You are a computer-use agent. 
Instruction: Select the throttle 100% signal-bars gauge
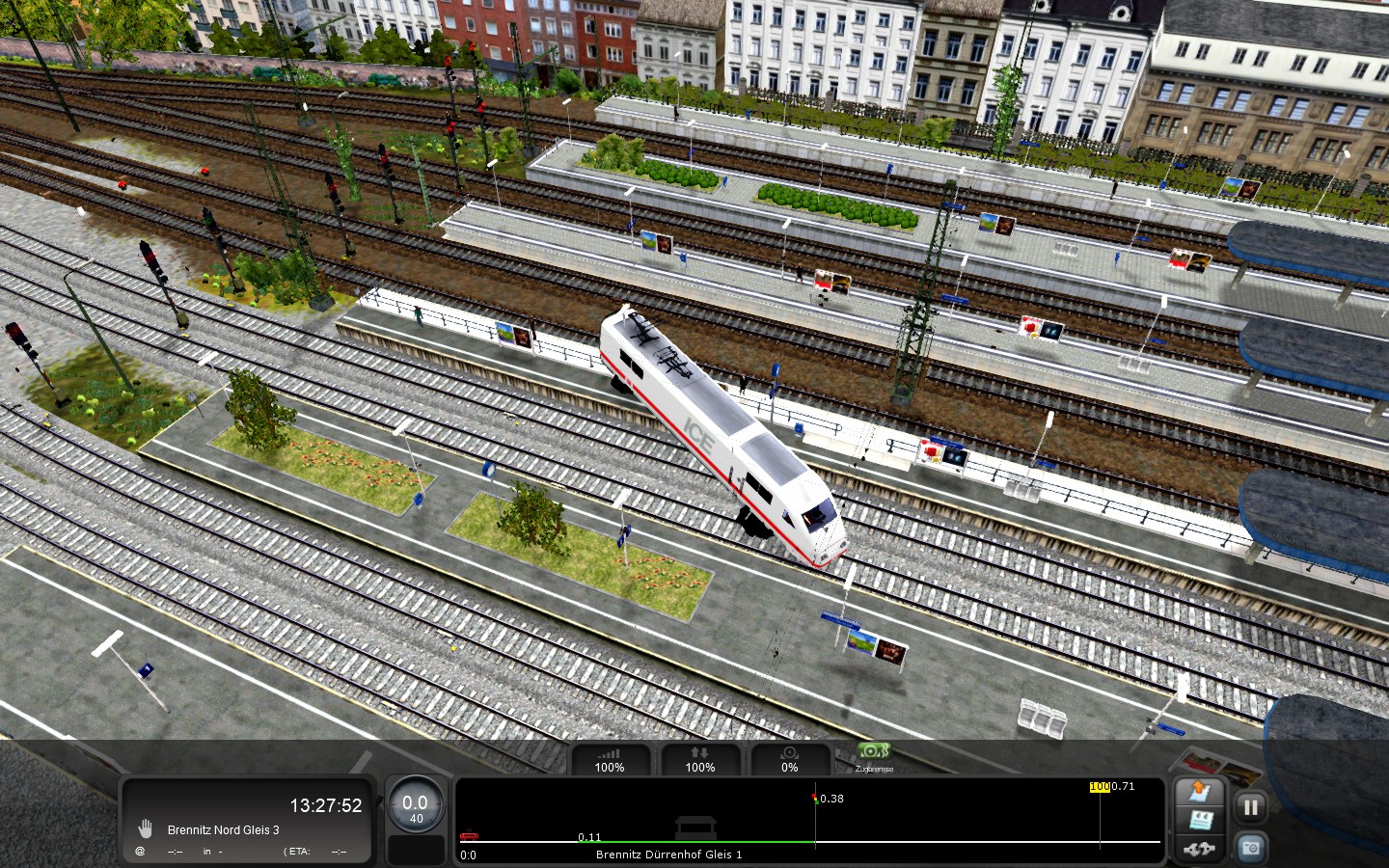click(609, 759)
